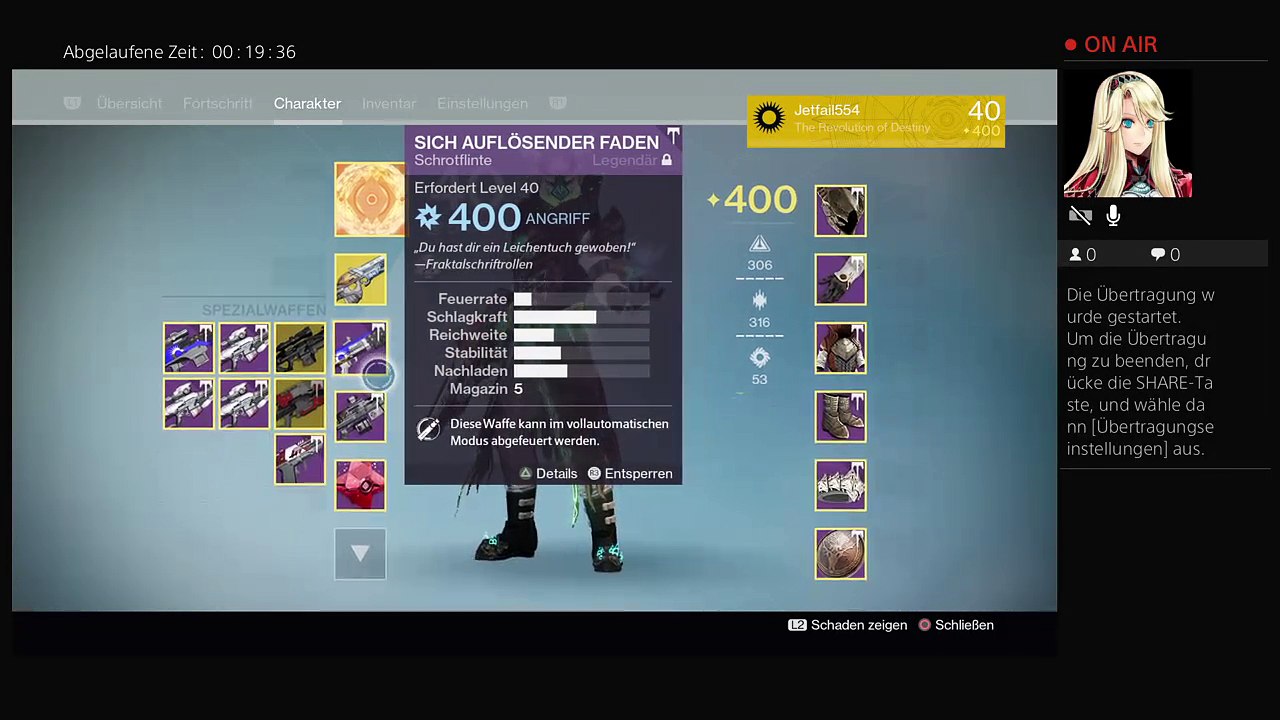Choose the chest armor slot

pos(840,348)
